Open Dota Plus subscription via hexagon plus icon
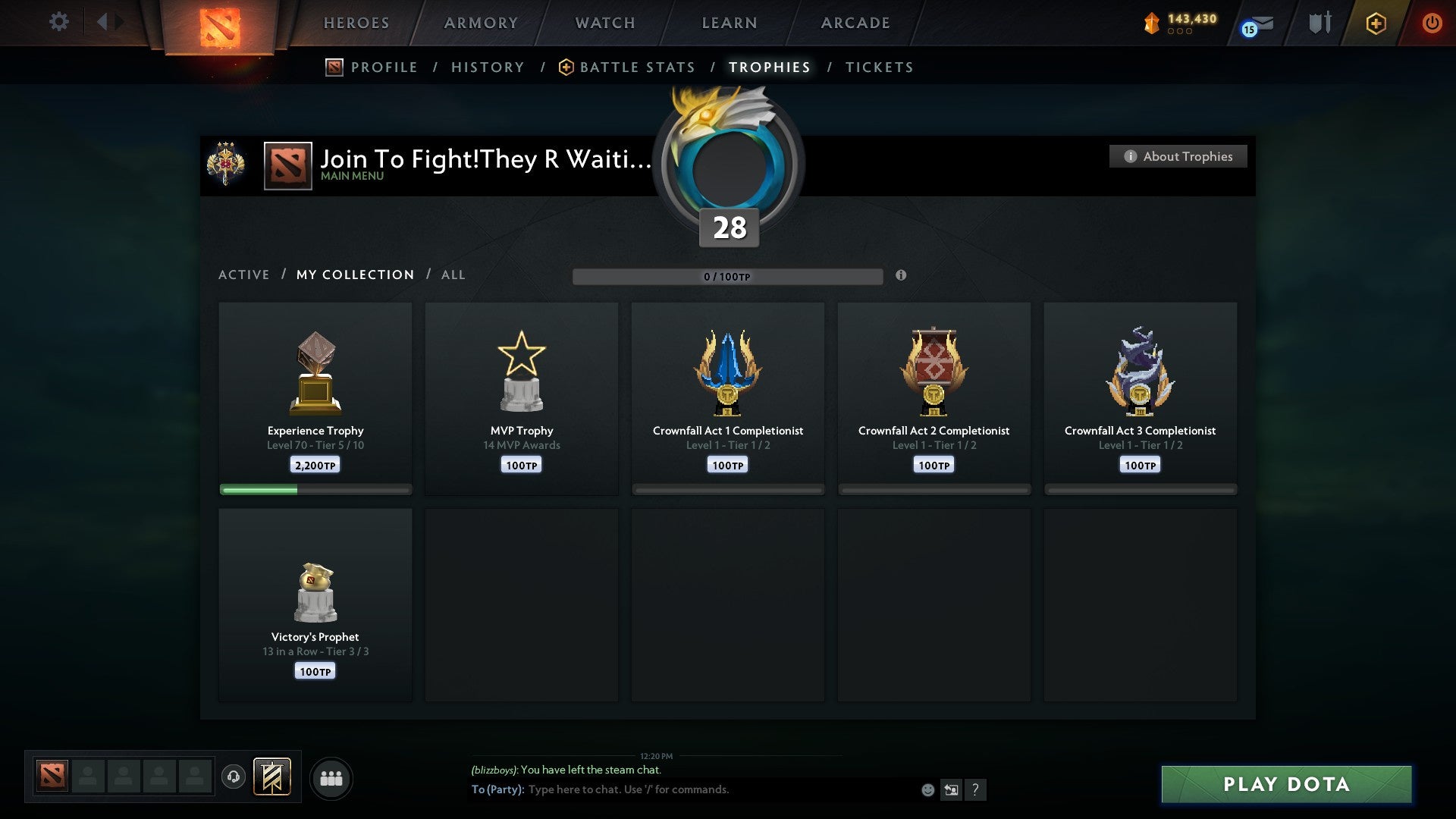Image resolution: width=1456 pixels, height=819 pixels. pos(1376,23)
